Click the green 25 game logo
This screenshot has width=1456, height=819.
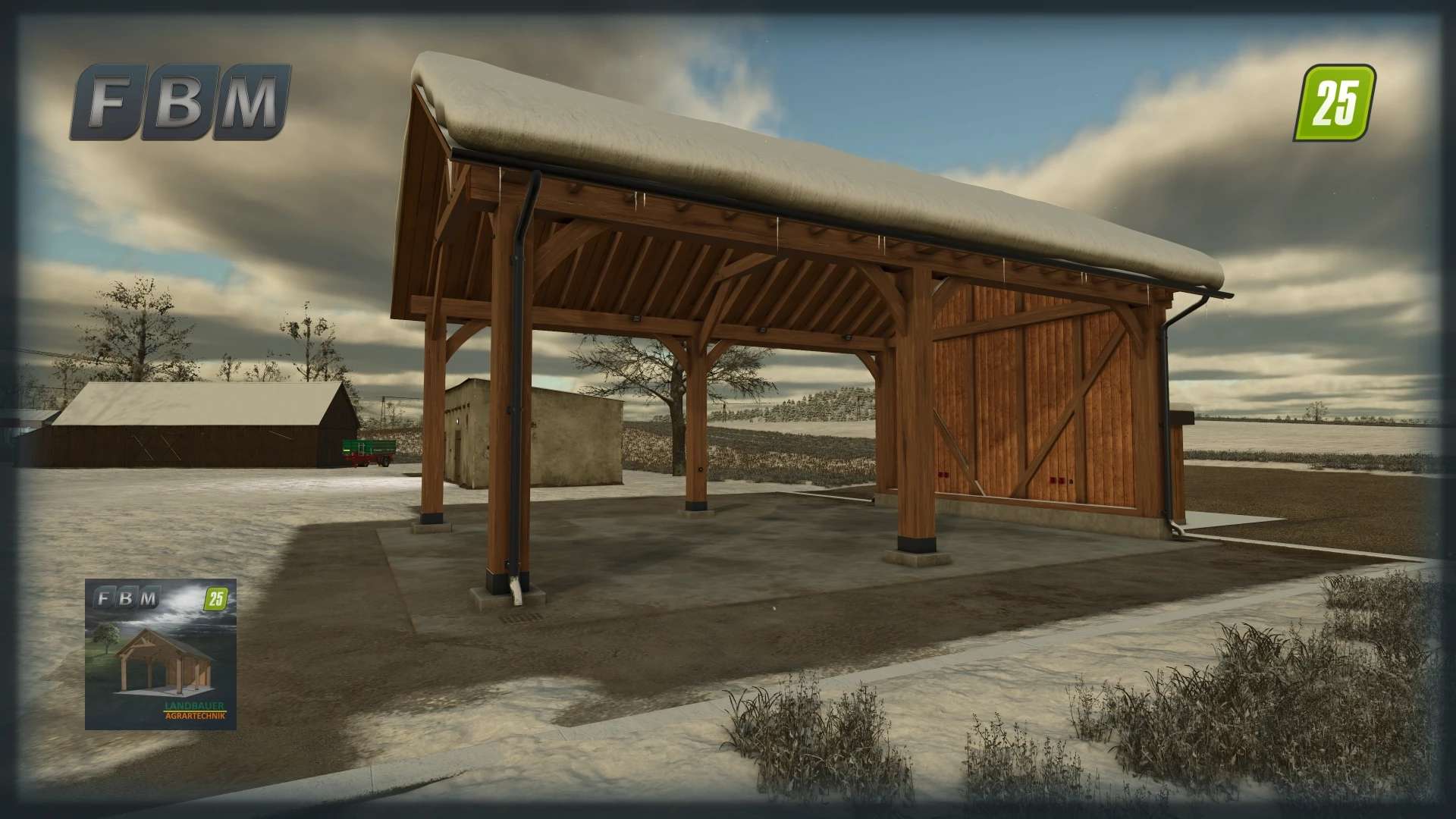point(1334,103)
